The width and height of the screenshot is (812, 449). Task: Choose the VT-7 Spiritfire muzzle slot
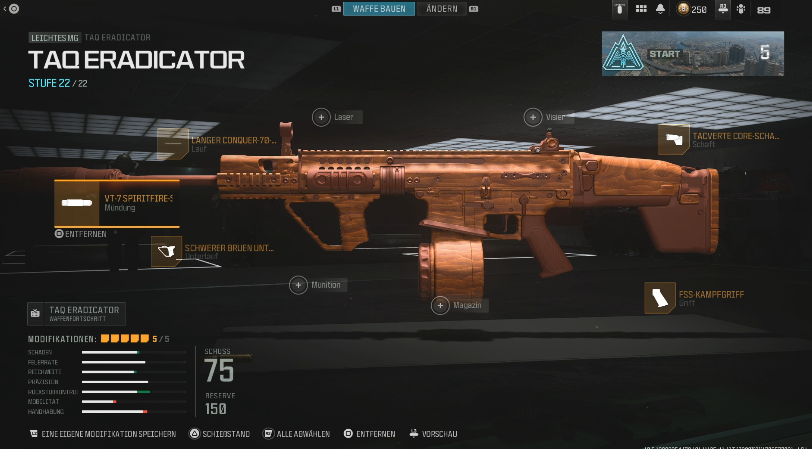tap(117, 202)
